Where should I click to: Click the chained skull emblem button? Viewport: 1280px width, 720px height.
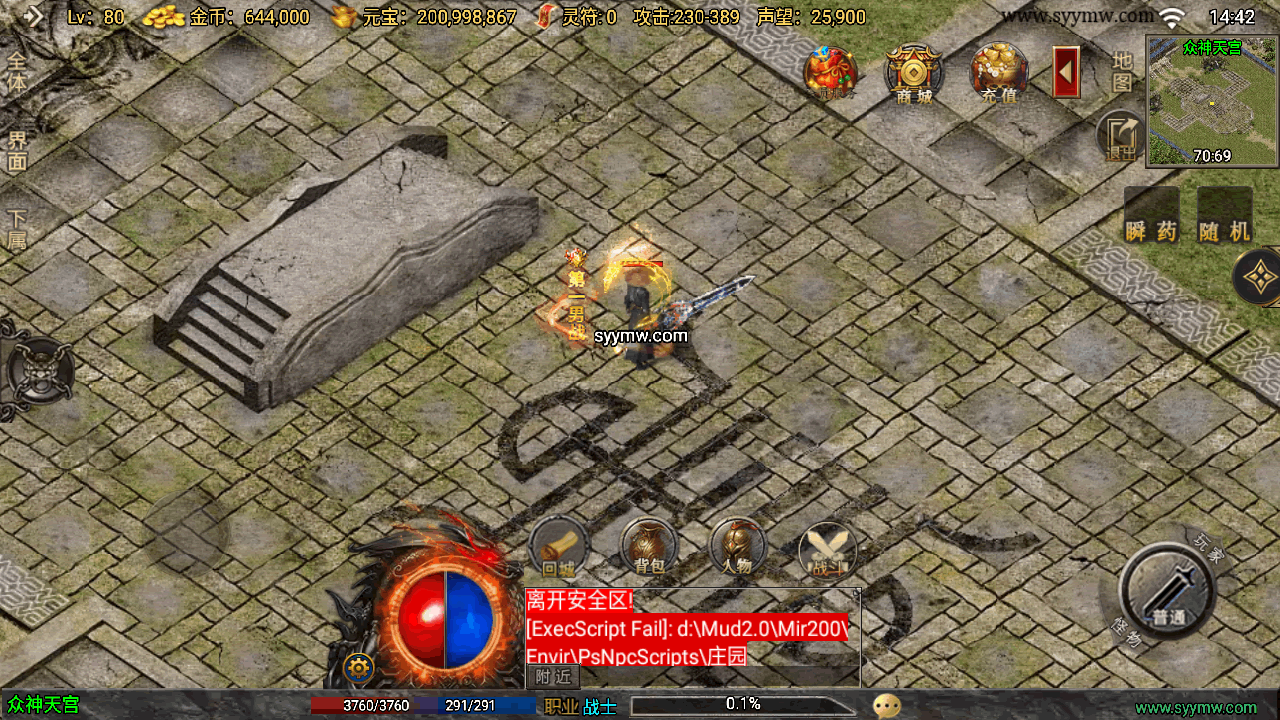[x=38, y=370]
